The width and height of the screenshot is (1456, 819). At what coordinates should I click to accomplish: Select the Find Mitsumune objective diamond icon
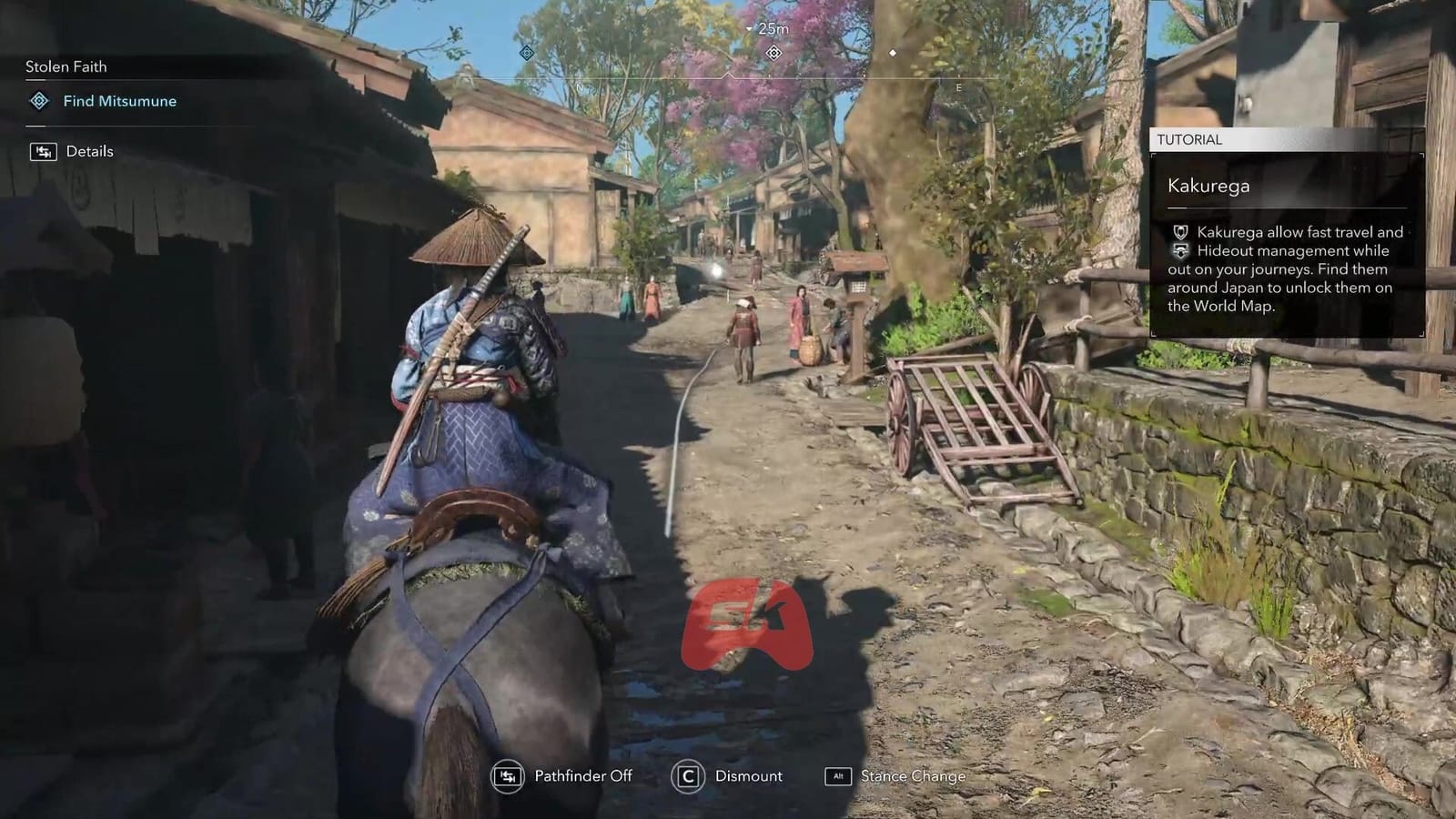point(37,101)
